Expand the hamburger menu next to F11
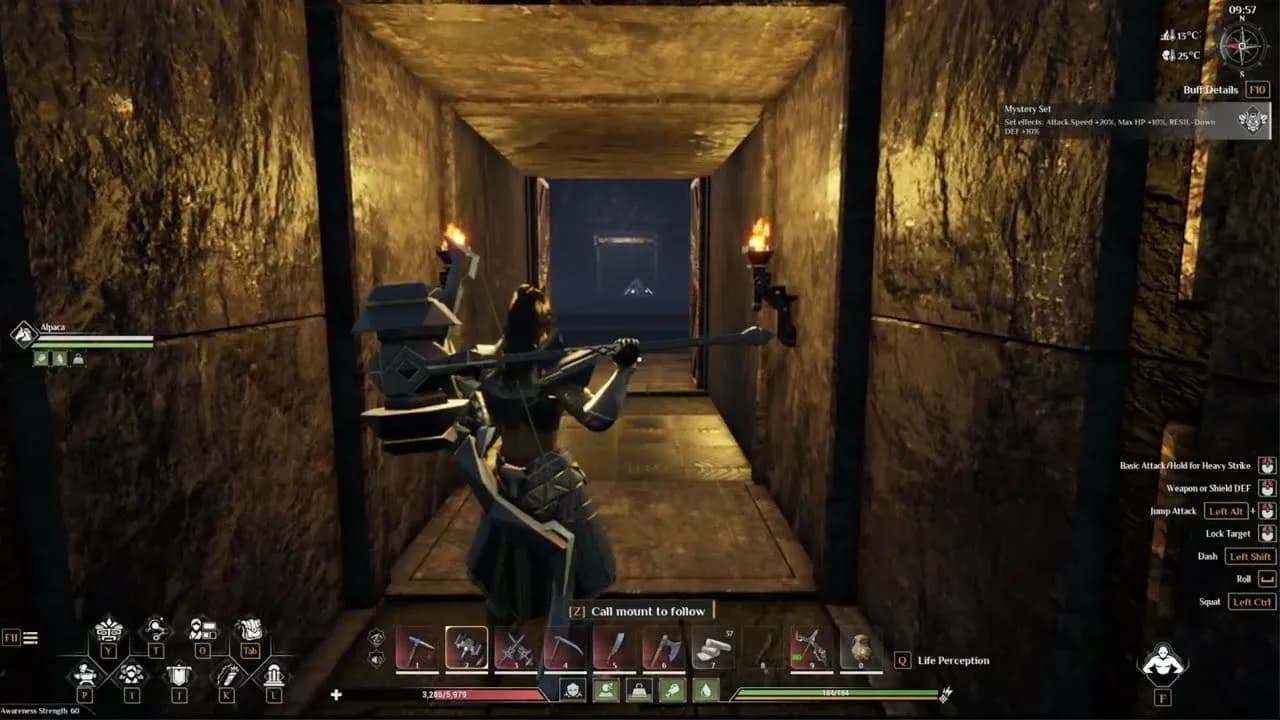The height and width of the screenshot is (720, 1280). click(x=30, y=636)
